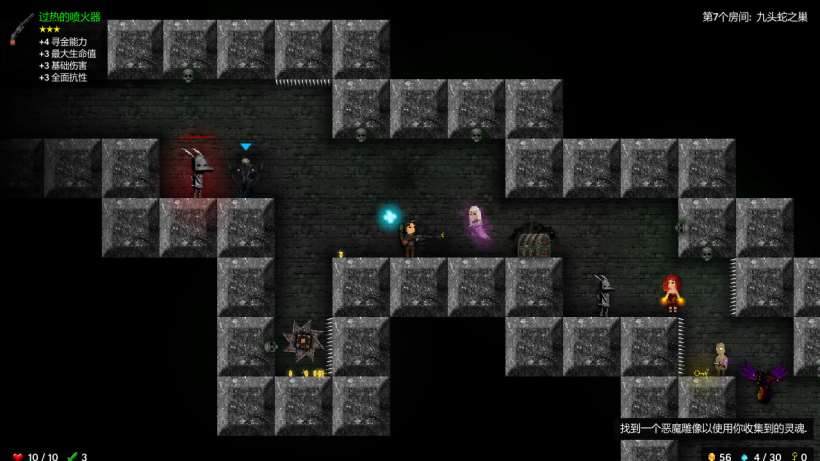The height and width of the screenshot is (461, 820).
Task: Click the overheated blunderbuss weapon icon
Action: pyautogui.click(x=21, y=29)
